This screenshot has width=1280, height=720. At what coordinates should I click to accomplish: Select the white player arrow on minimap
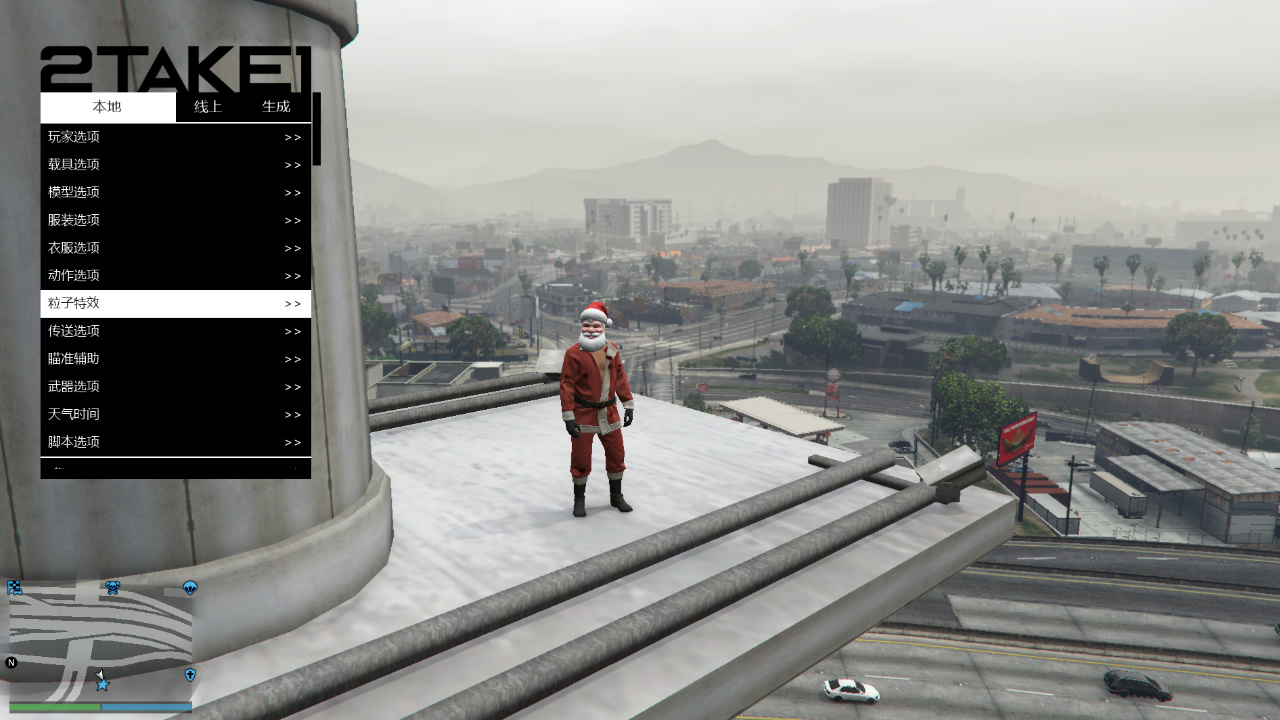coord(99,673)
